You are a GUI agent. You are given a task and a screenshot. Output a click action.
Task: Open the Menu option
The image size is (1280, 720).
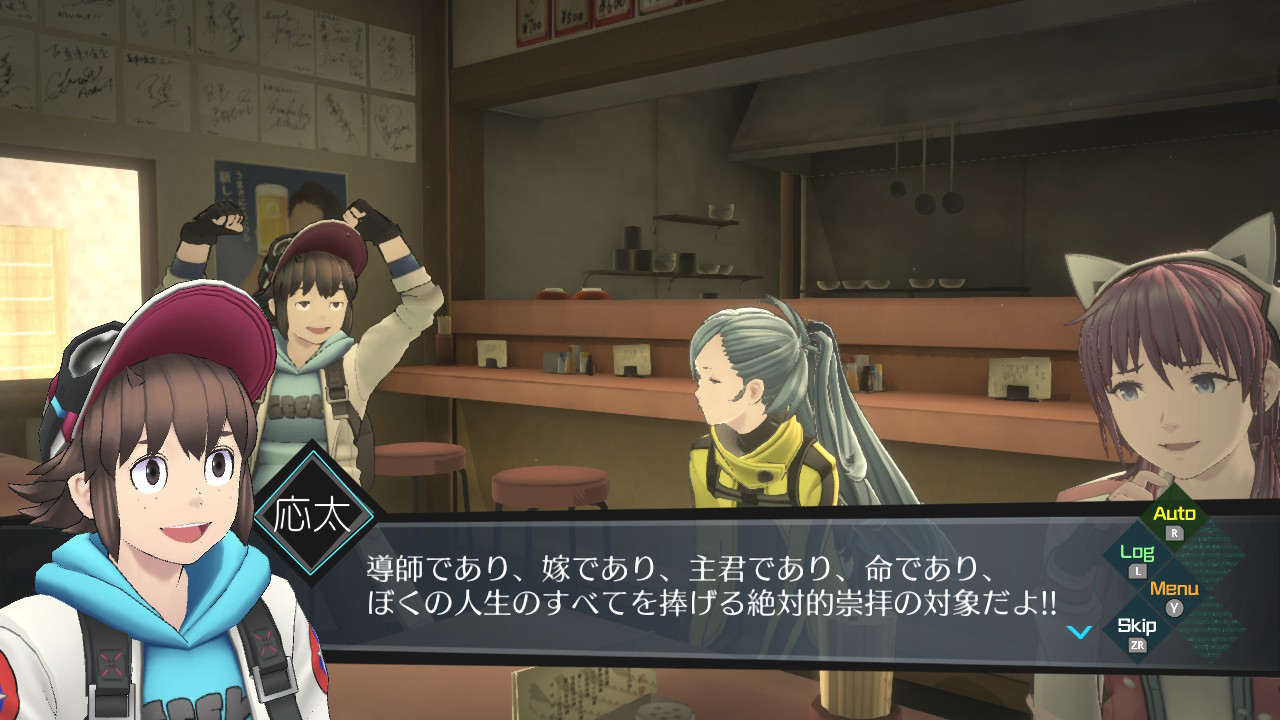tap(1174, 590)
